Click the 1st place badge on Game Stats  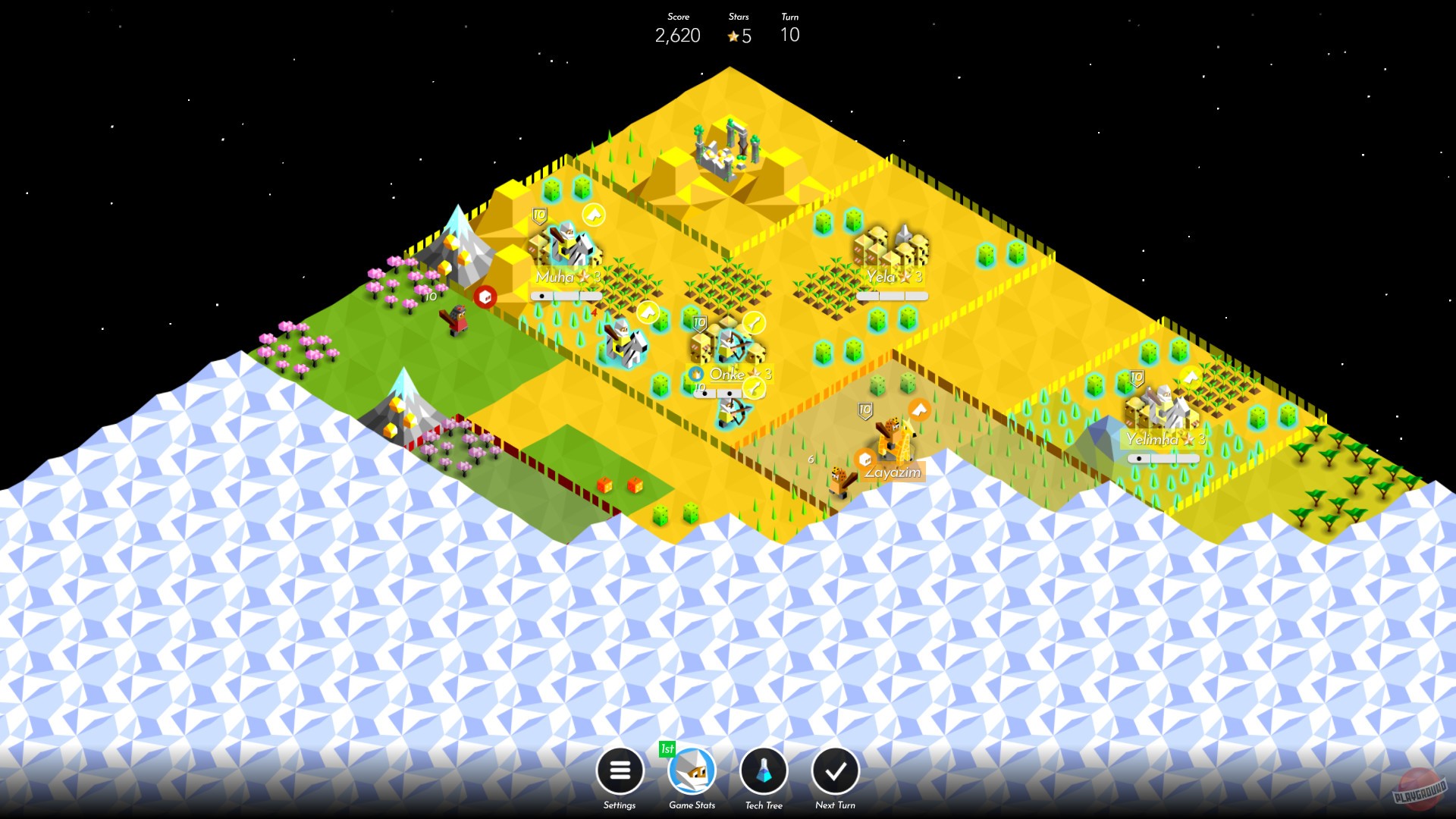pos(667,749)
